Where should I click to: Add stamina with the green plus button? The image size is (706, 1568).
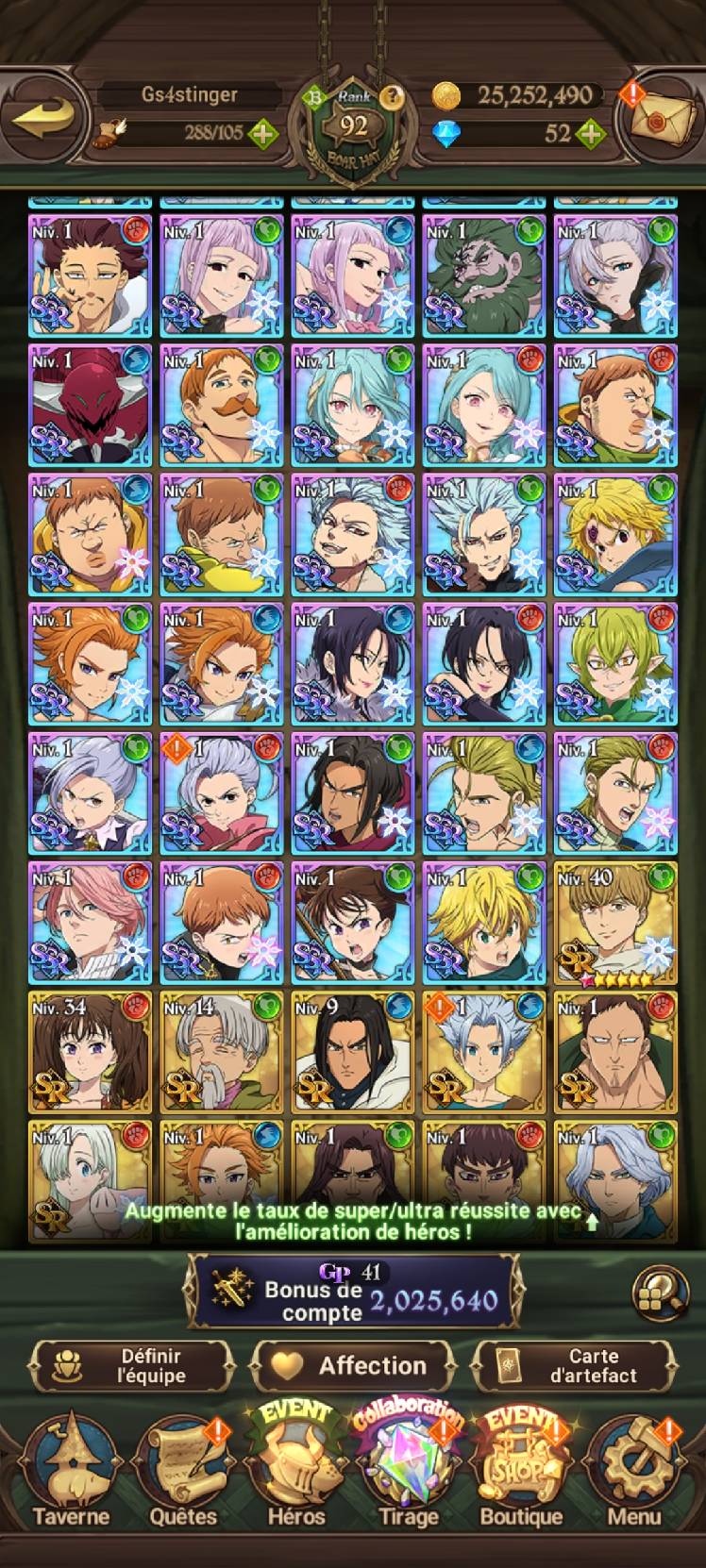point(262,133)
